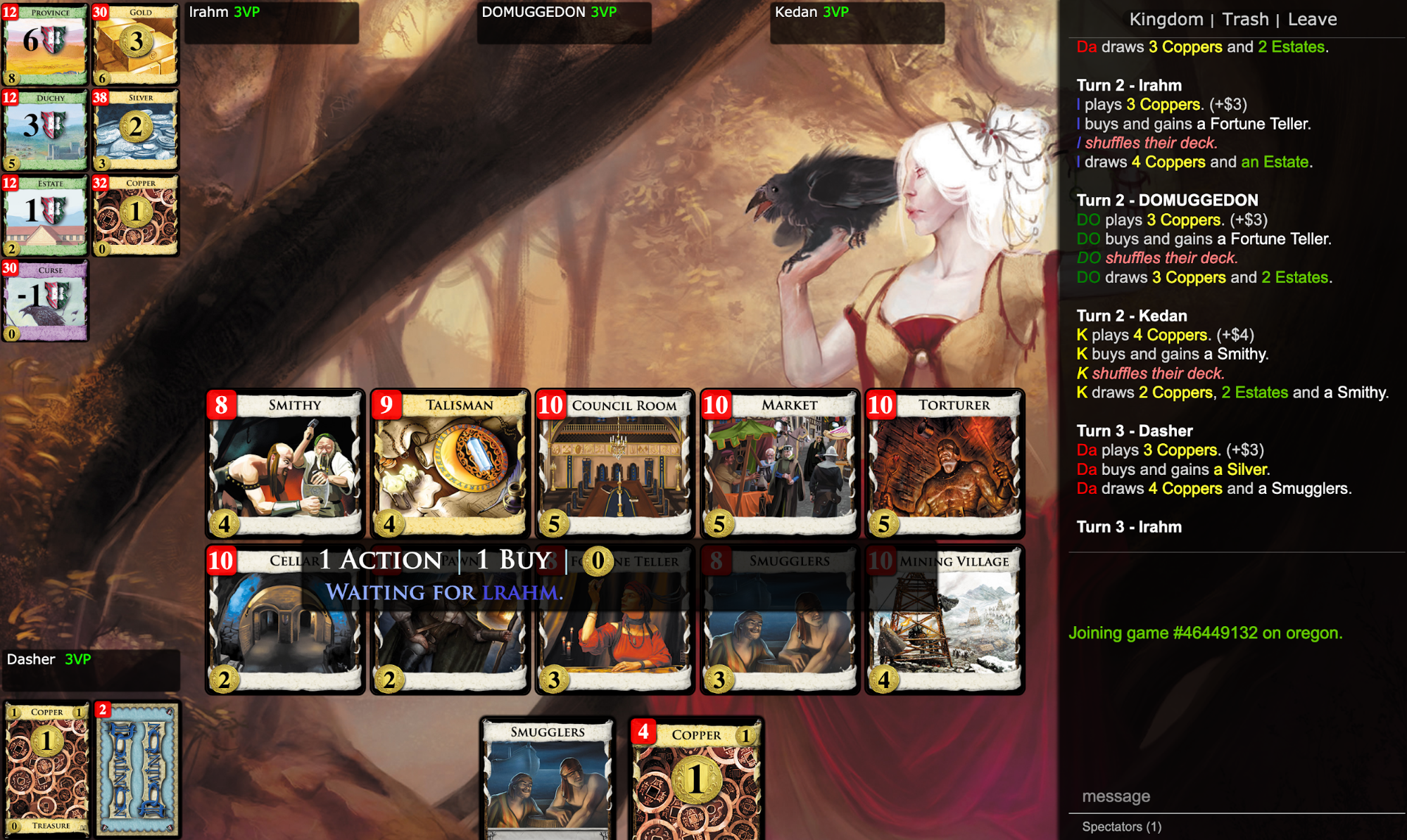
Task: Click Leave to exit the game
Action: (1311, 19)
